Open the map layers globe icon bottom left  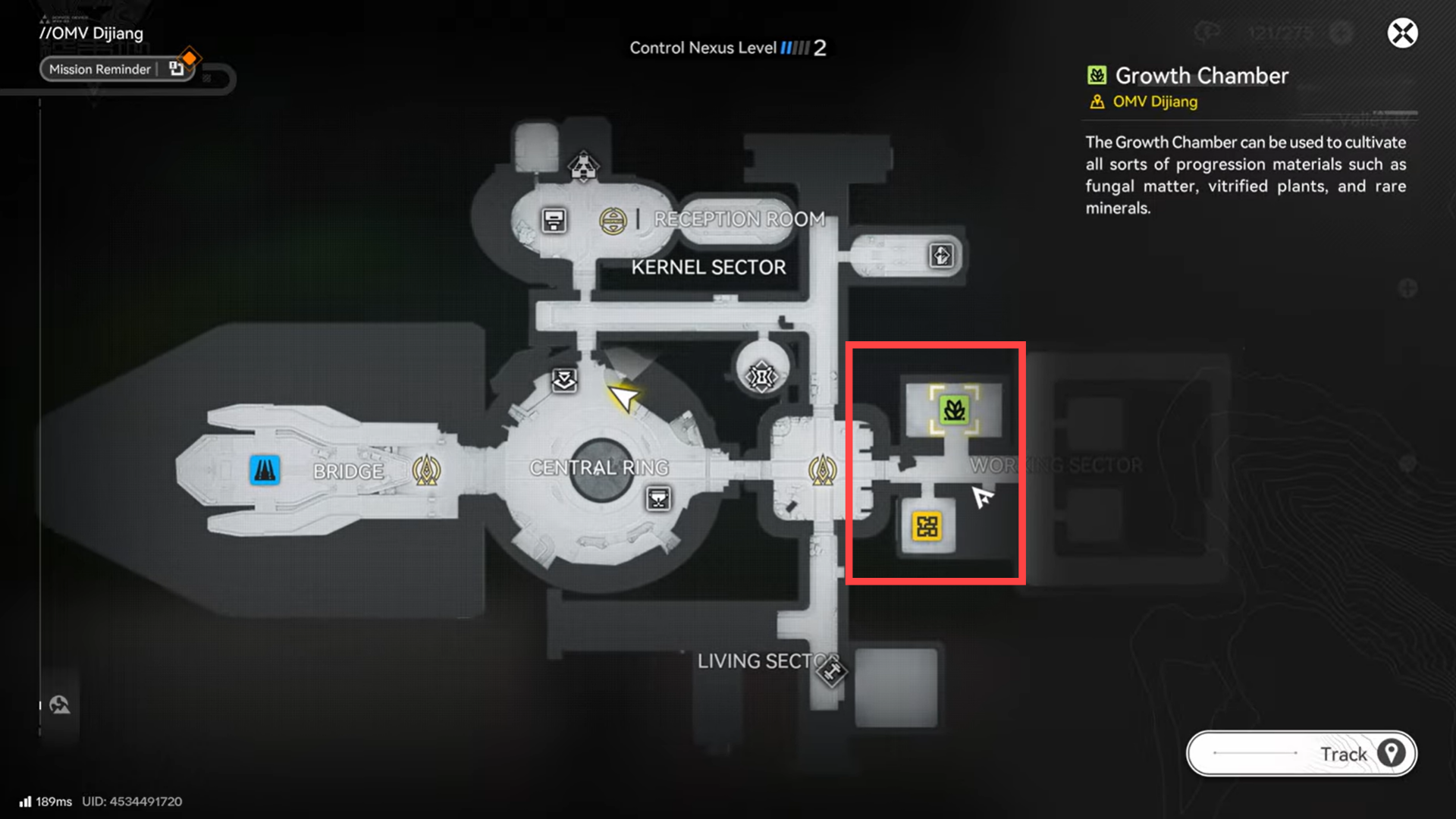click(59, 704)
